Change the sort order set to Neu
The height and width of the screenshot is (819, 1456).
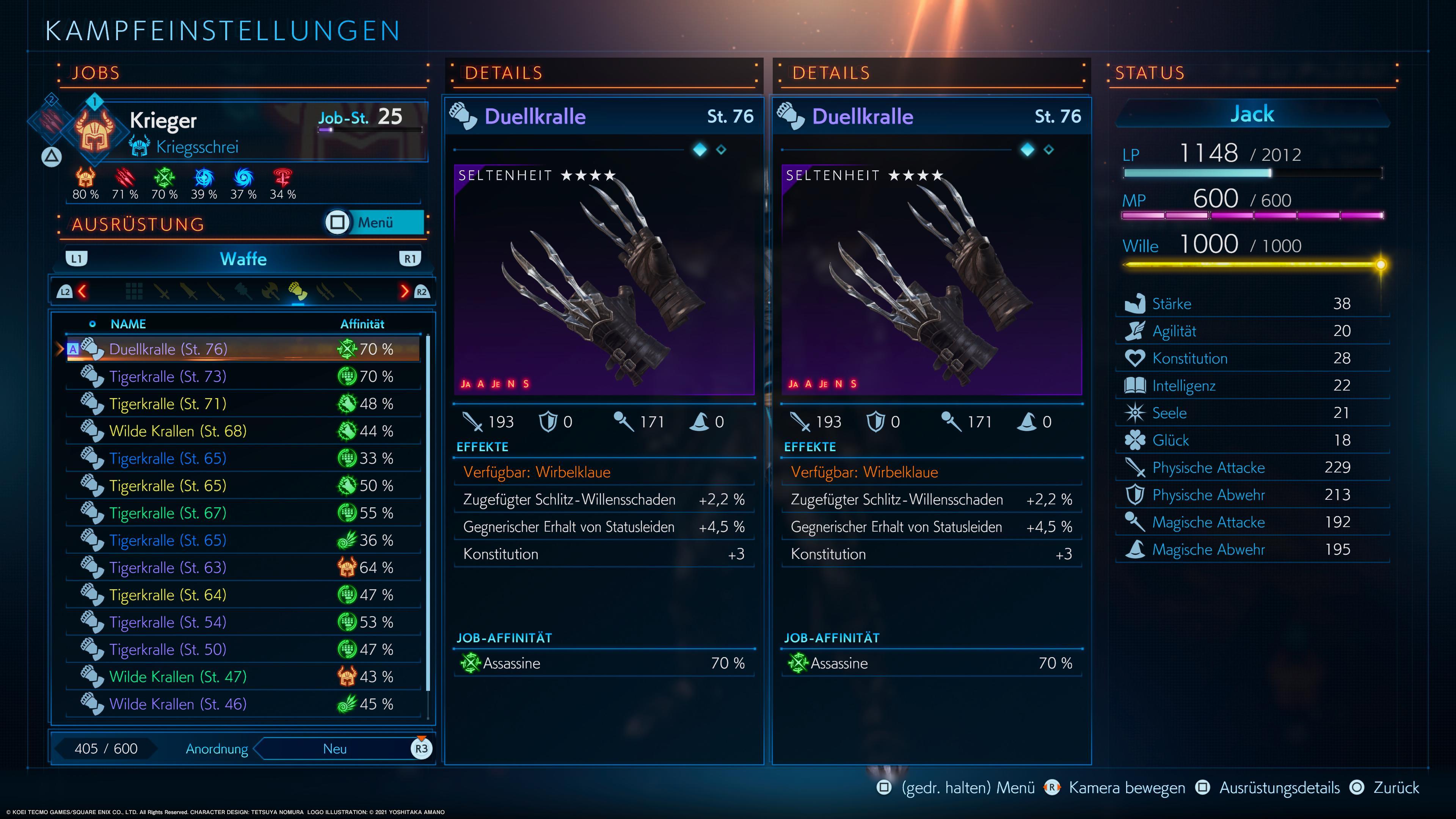pyautogui.click(x=334, y=749)
